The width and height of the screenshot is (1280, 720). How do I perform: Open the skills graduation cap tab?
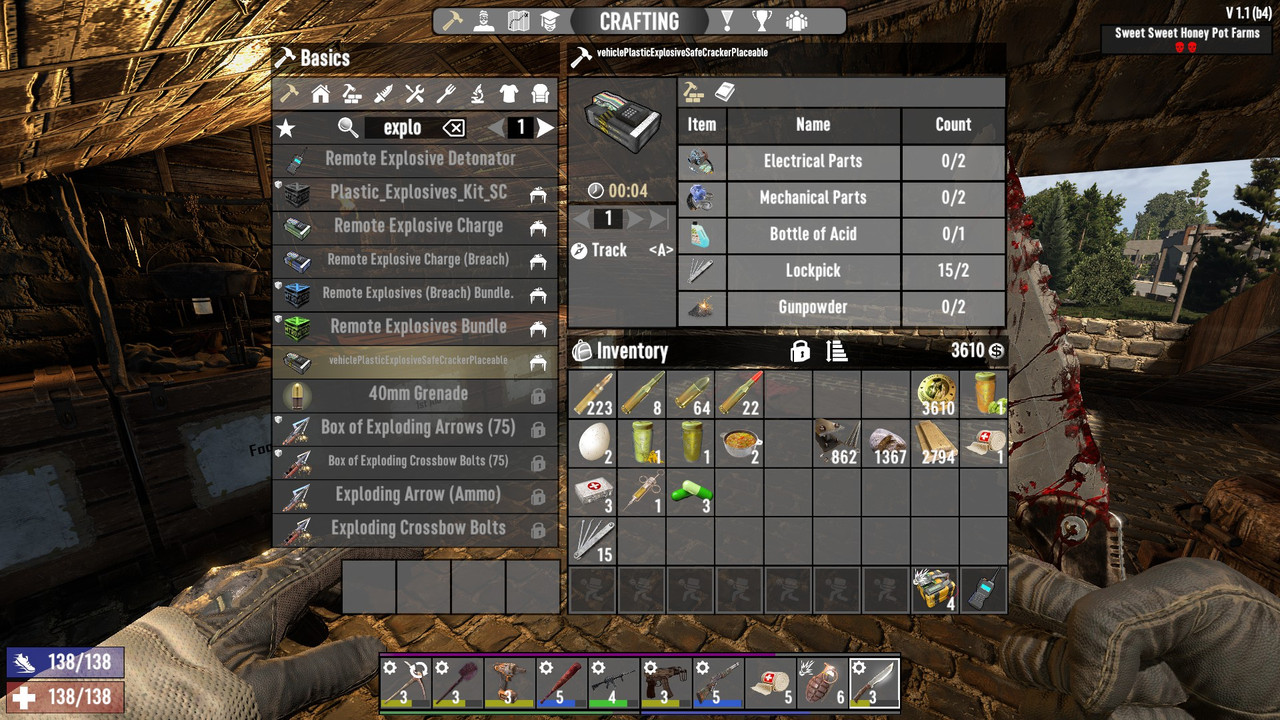click(549, 21)
